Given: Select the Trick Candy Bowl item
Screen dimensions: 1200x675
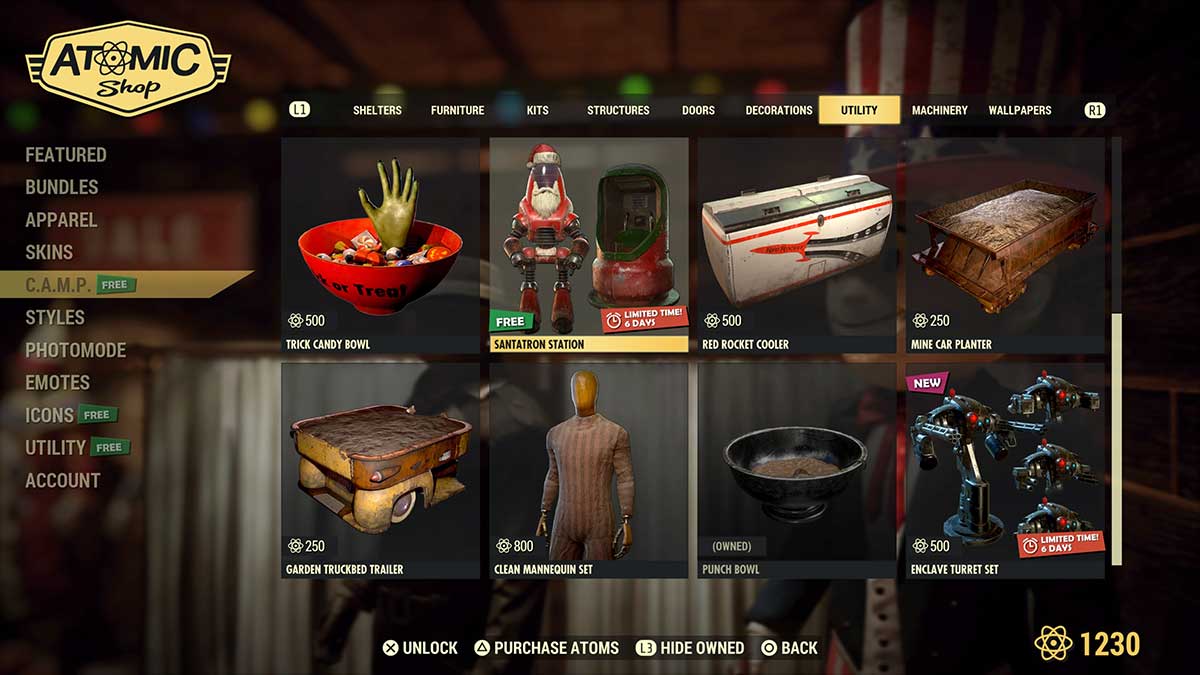Looking at the screenshot, I should pos(380,245).
